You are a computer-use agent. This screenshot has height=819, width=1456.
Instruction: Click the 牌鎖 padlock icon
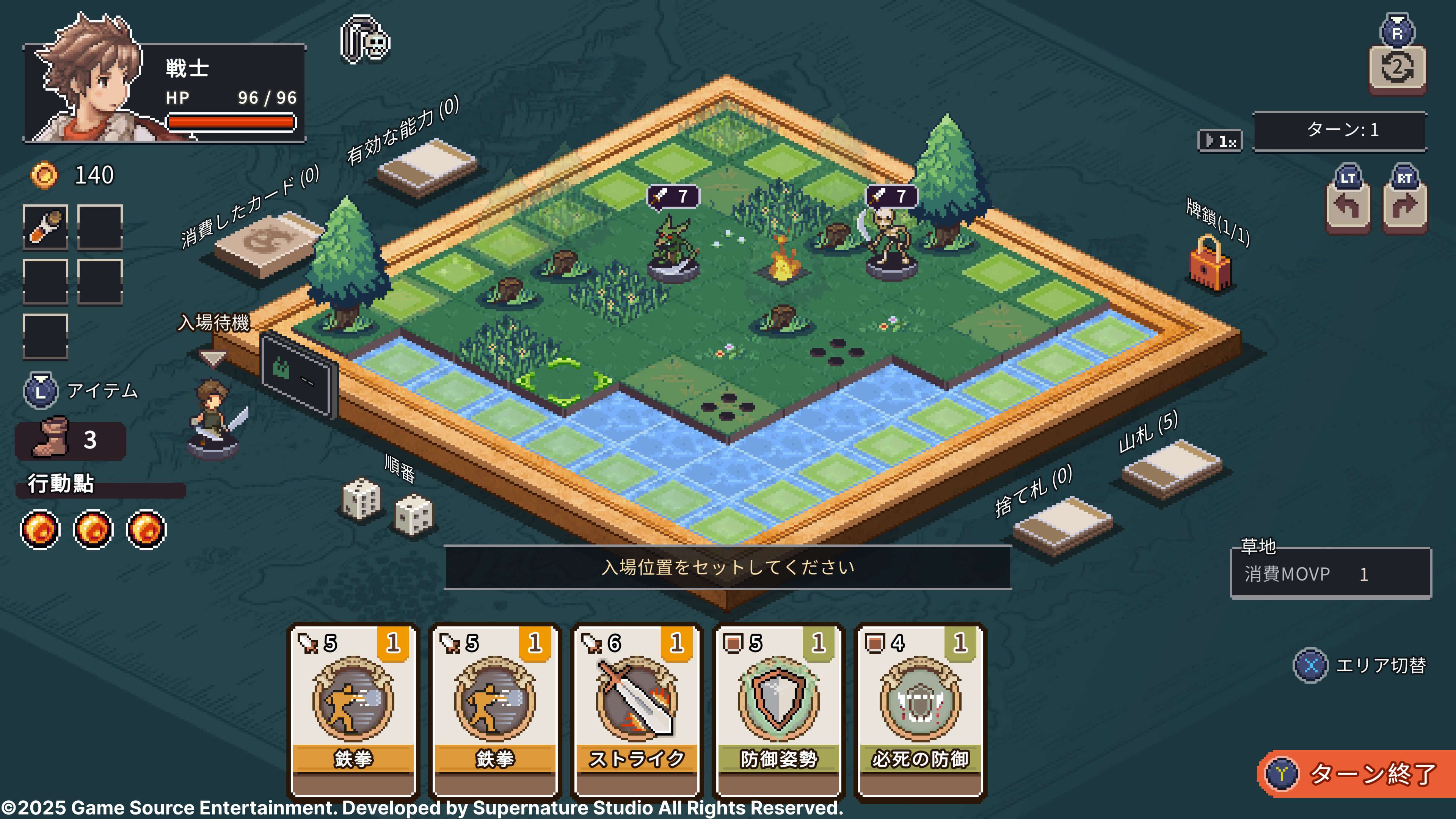point(1210,264)
